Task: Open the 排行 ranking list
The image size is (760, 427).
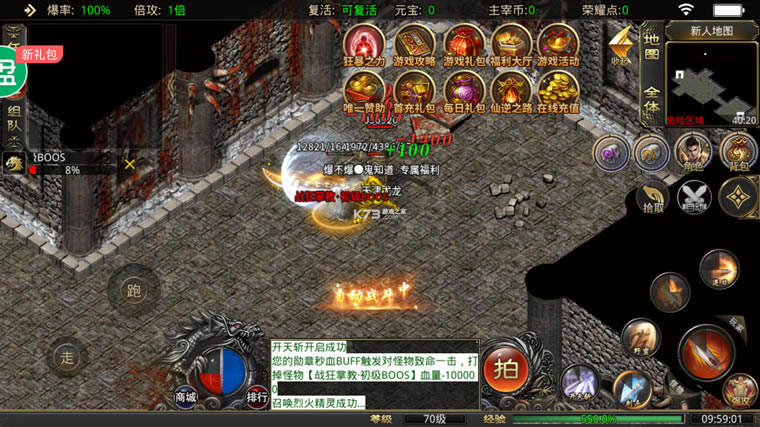Action: click(257, 396)
